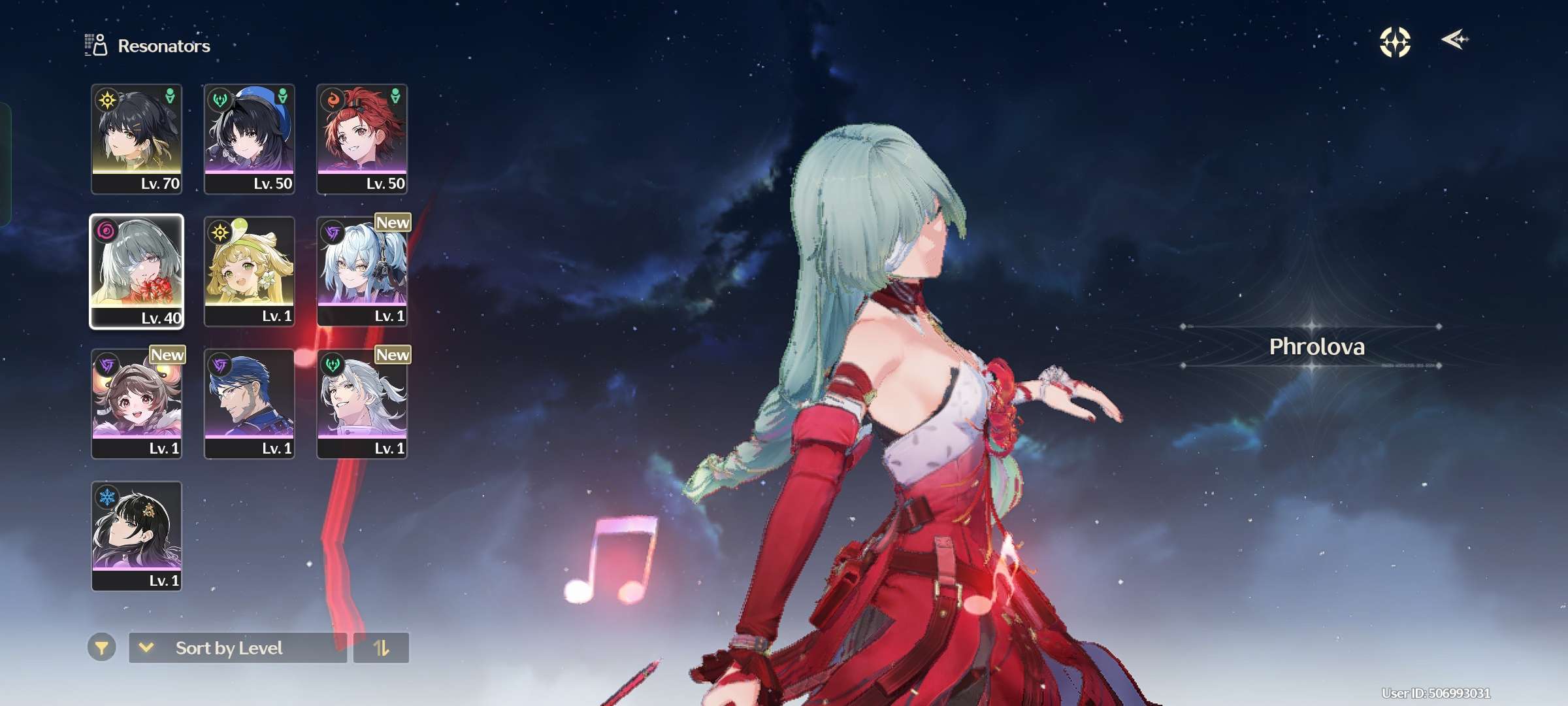Select Phrolova's Lv. 40 portrait
The width and height of the screenshot is (1568, 706).
[137, 271]
